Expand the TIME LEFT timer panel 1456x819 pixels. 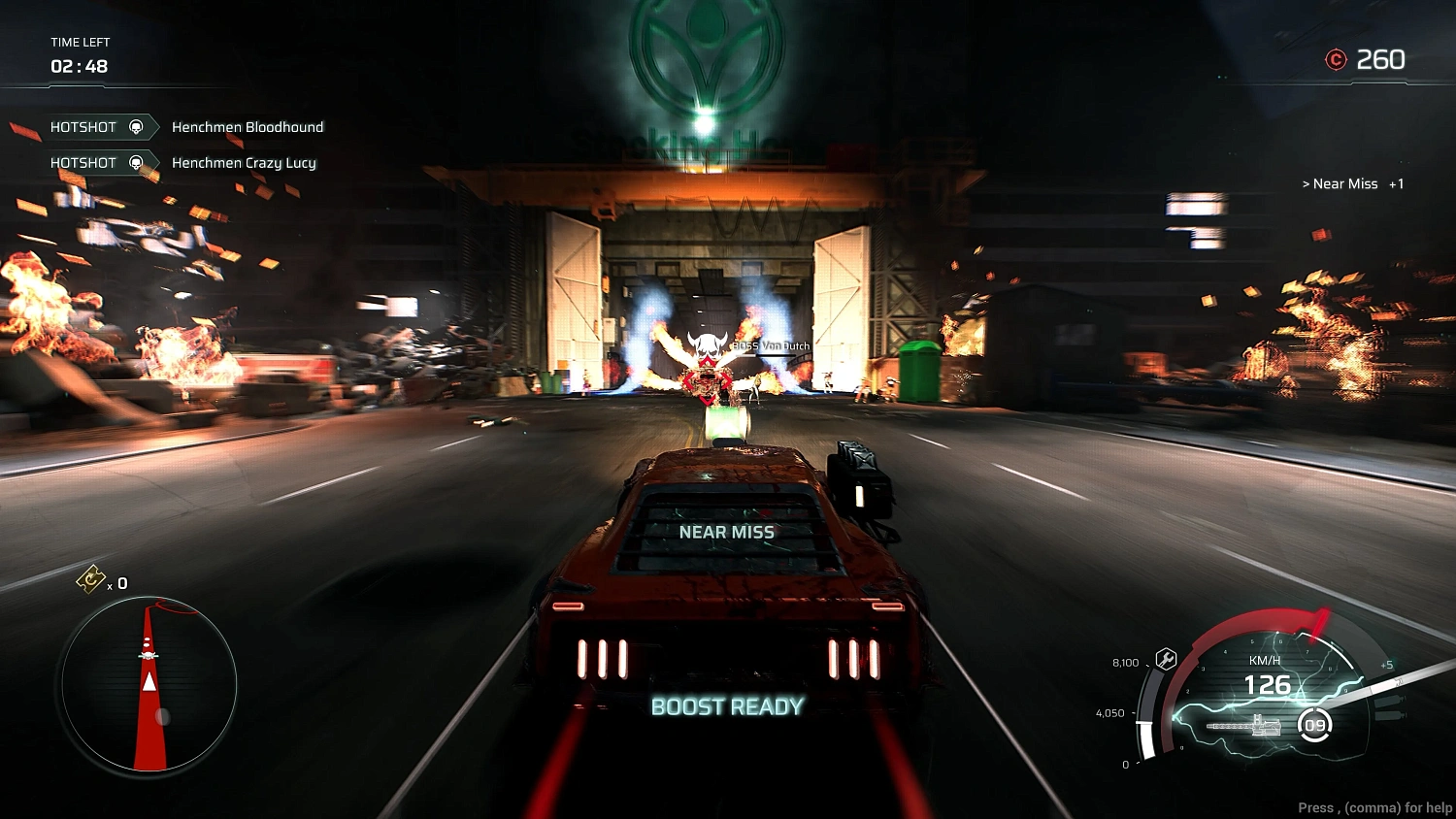coord(78,54)
